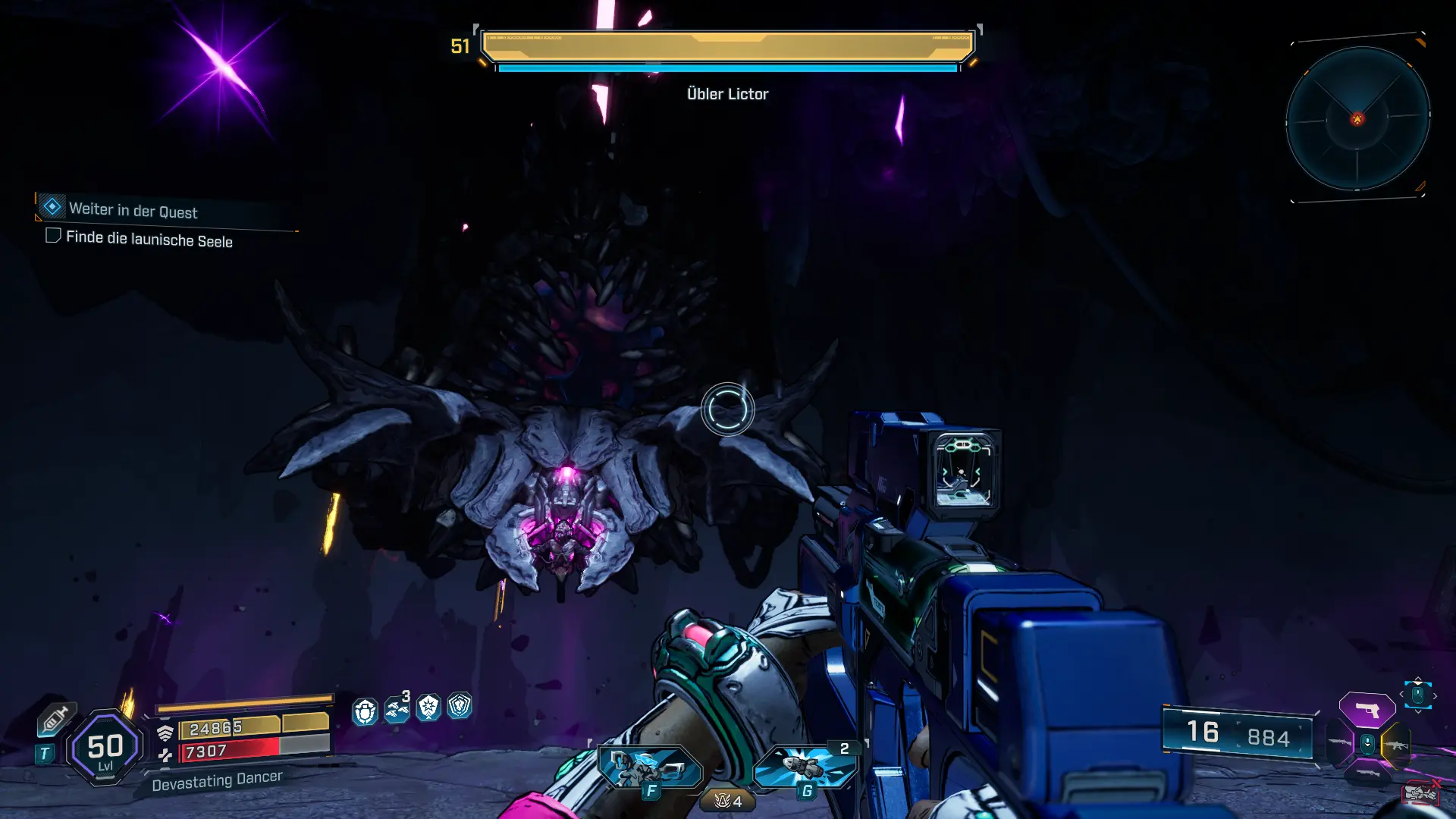This screenshot has width=1456, height=819.
Task: Click the red crossed-out vehicle icon
Action: point(1420,792)
